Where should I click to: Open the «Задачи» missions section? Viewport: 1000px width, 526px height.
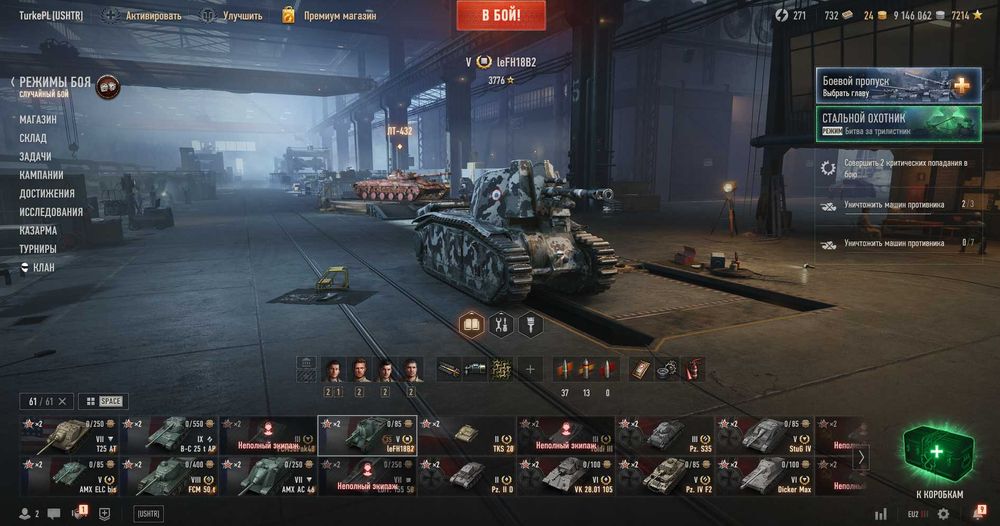[36, 156]
